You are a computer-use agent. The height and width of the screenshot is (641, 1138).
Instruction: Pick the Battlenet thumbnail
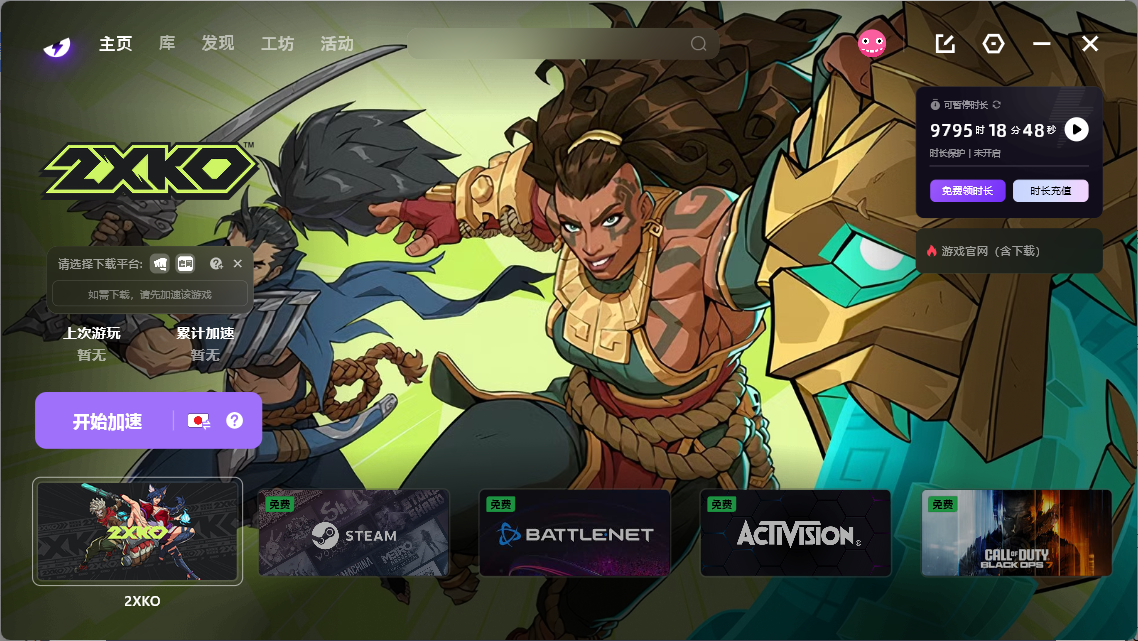pos(575,533)
